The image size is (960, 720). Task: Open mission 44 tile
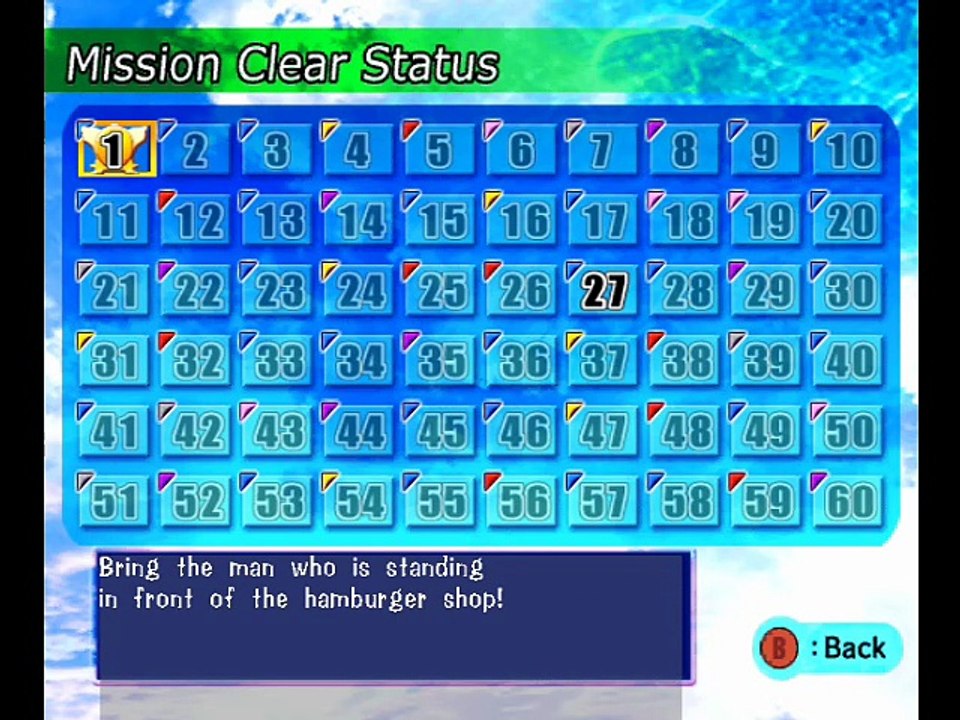pyautogui.click(x=359, y=431)
